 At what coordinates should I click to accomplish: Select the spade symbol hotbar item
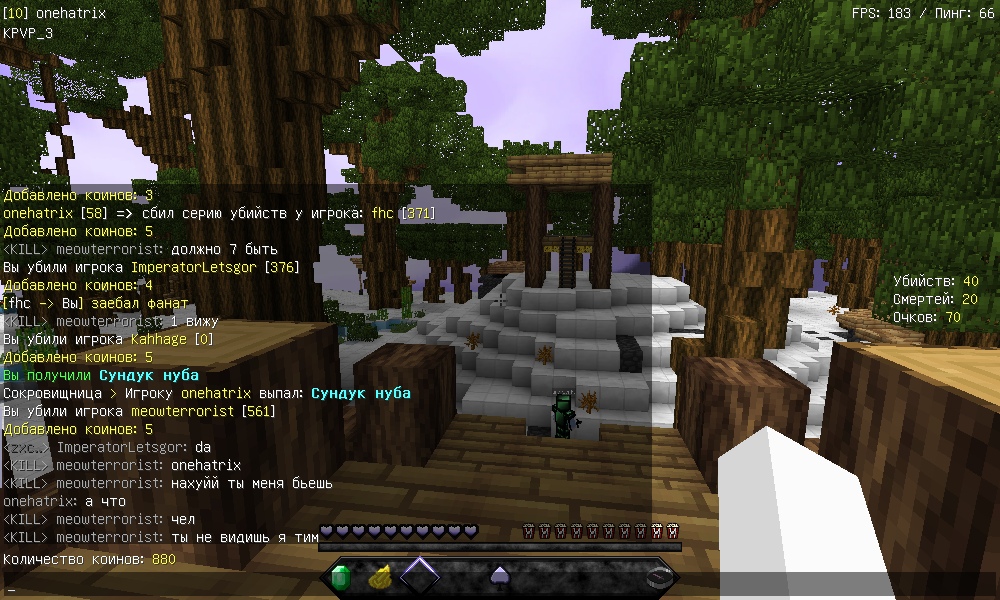pos(499,577)
